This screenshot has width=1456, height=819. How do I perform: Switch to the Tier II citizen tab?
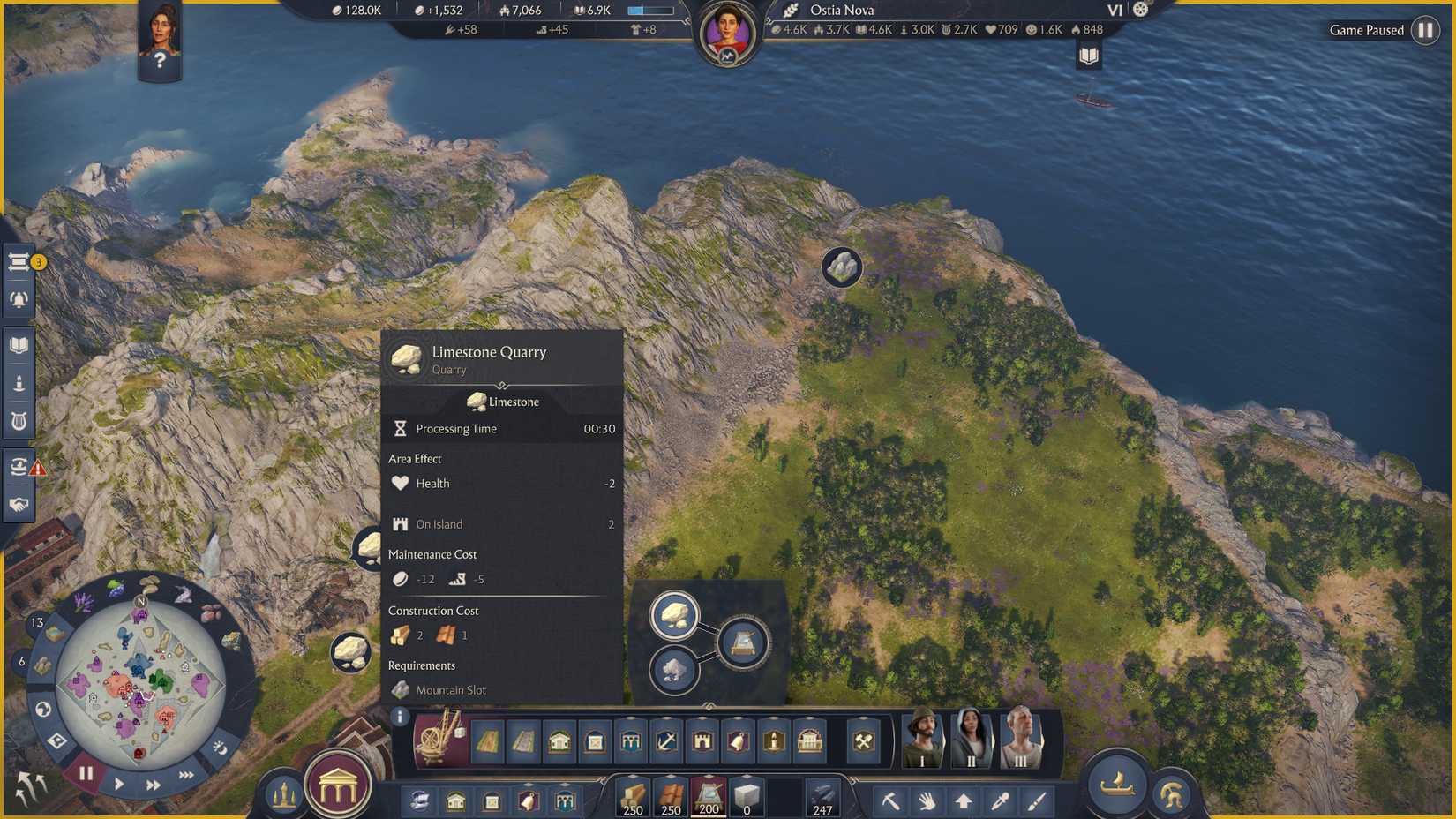point(971,741)
